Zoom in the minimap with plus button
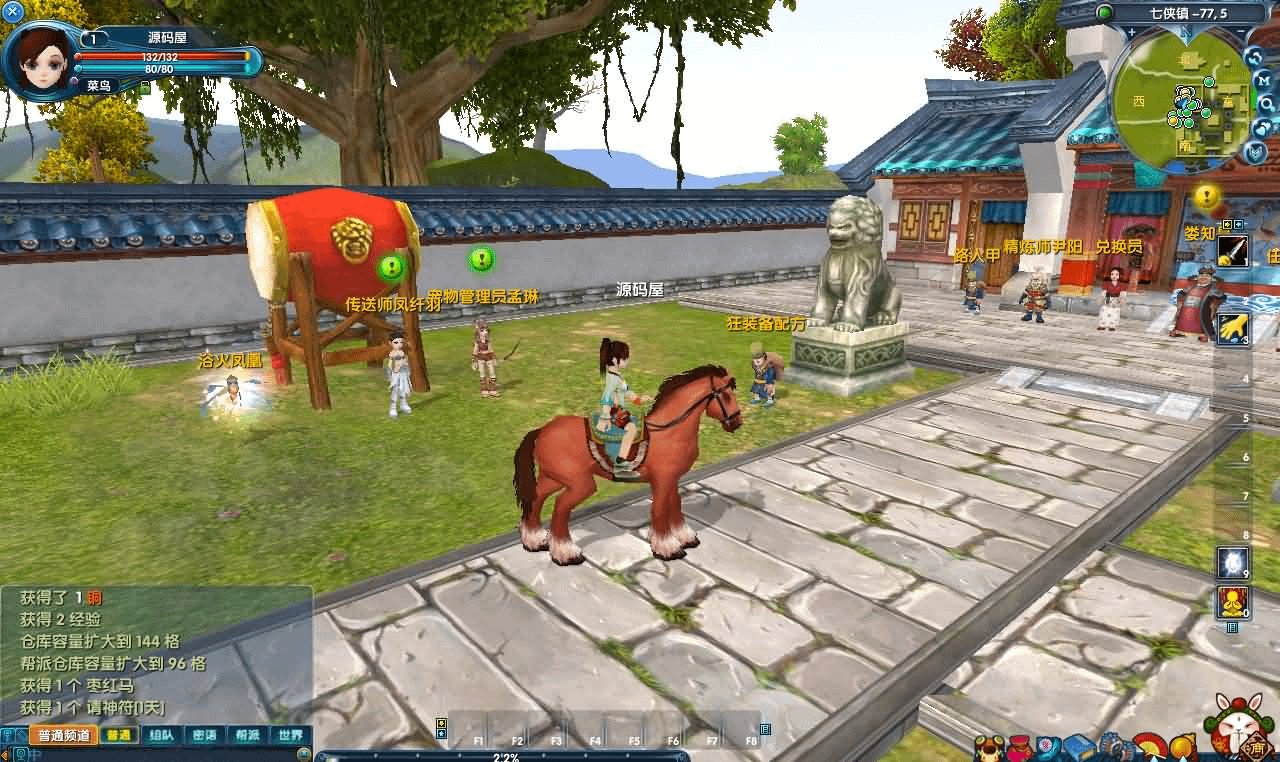 tap(1131, 33)
